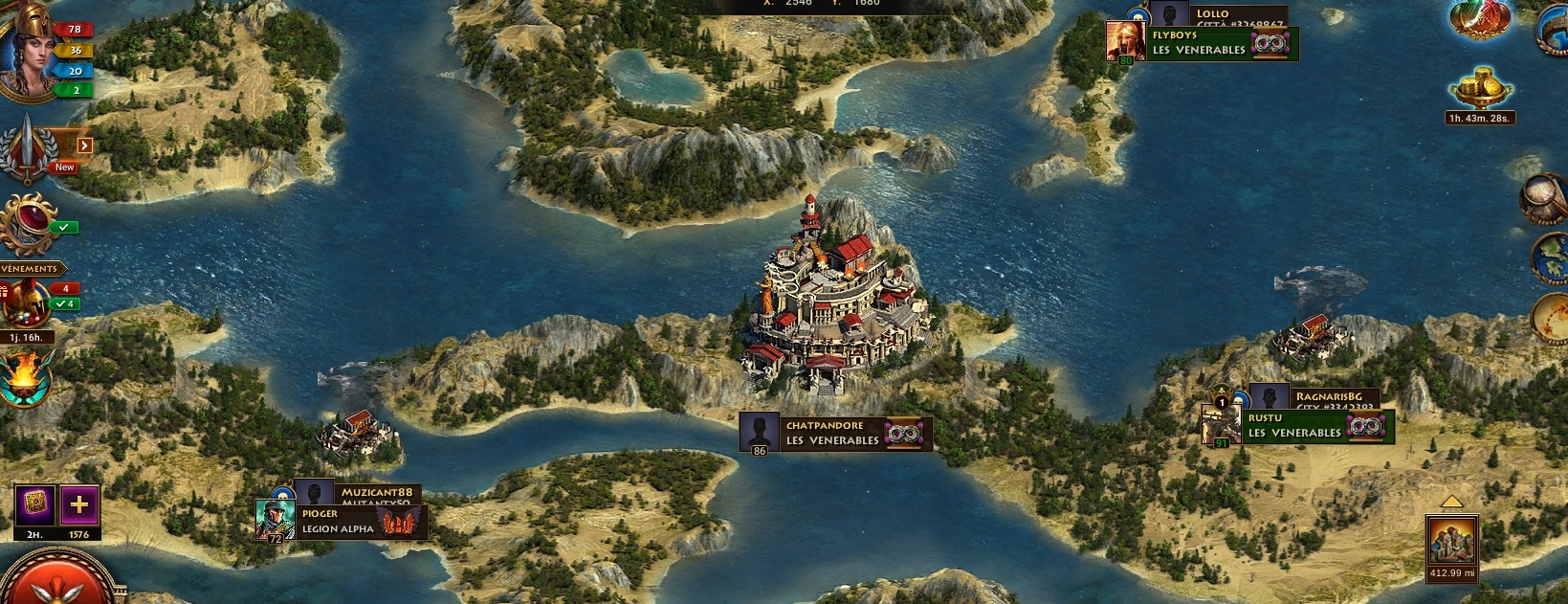Viewport: 1568px width, 604px height.
Task: Select the Muzicant88 nameplate
Action: (377, 492)
